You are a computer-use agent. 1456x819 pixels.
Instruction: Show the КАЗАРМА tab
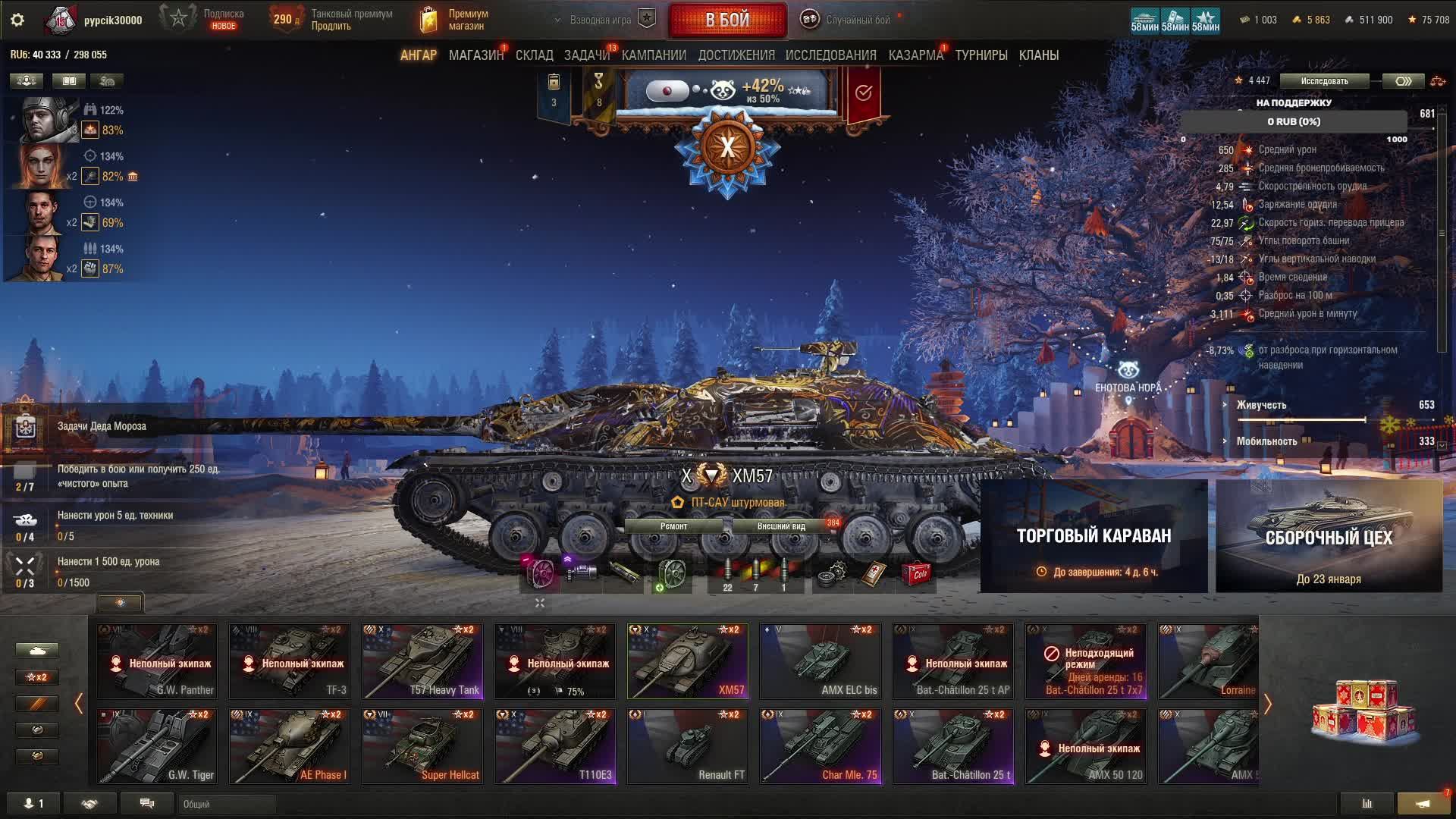pyautogui.click(x=915, y=55)
